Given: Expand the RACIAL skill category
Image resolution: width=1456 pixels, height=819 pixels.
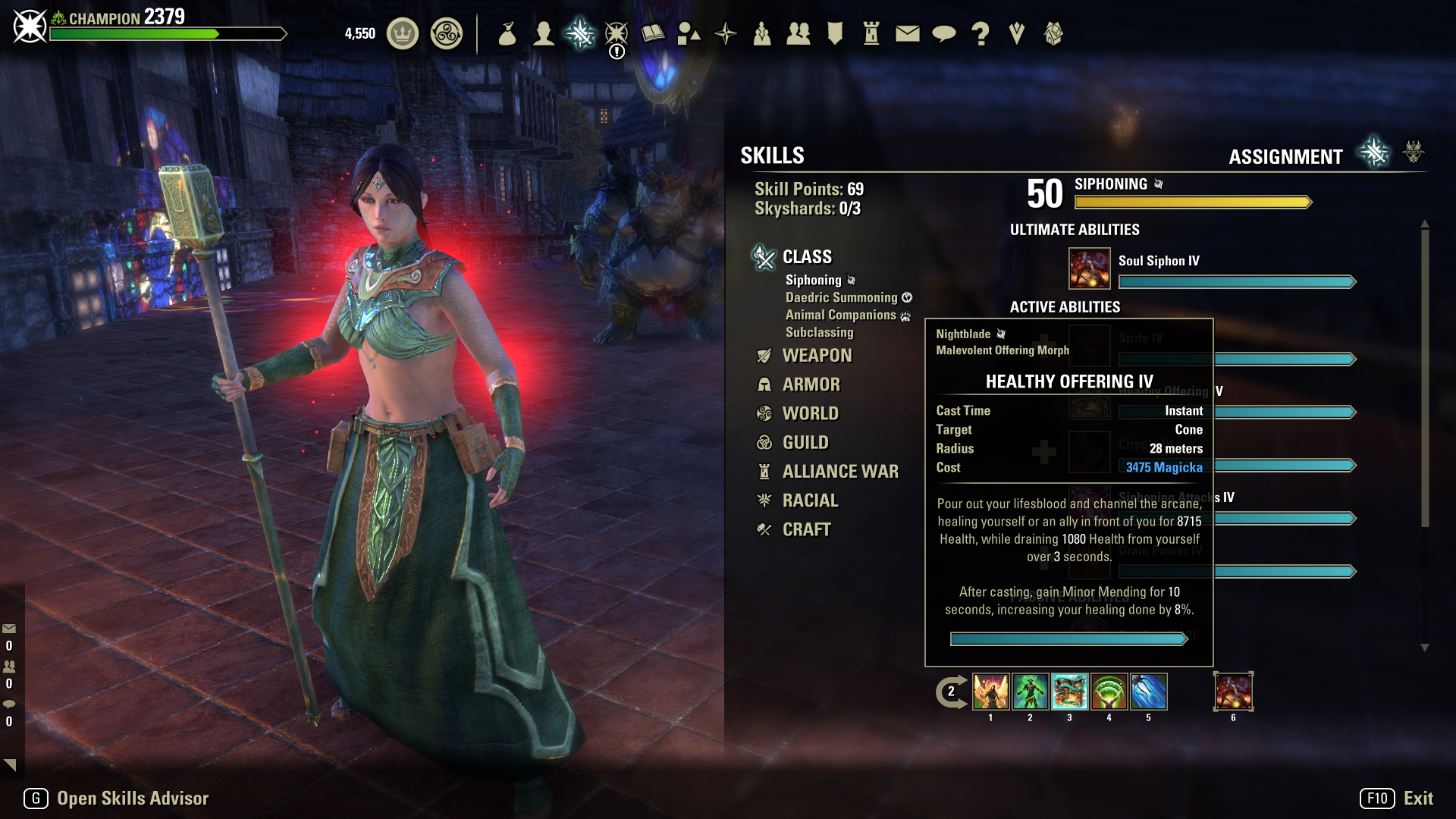Looking at the screenshot, I should point(810,500).
